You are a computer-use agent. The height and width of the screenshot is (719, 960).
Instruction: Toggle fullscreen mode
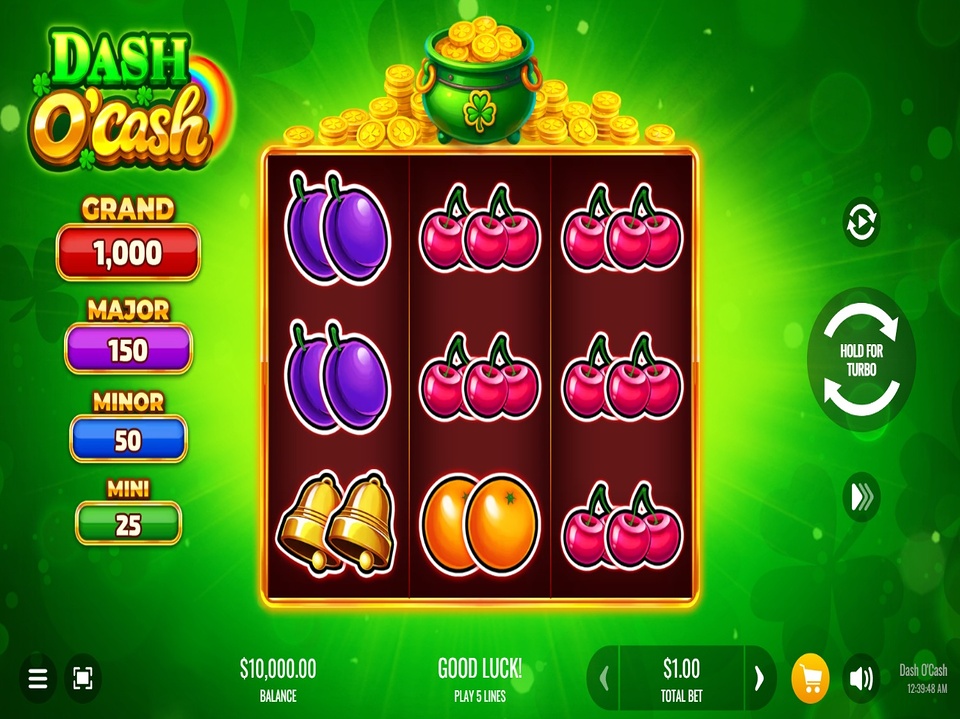tap(82, 680)
